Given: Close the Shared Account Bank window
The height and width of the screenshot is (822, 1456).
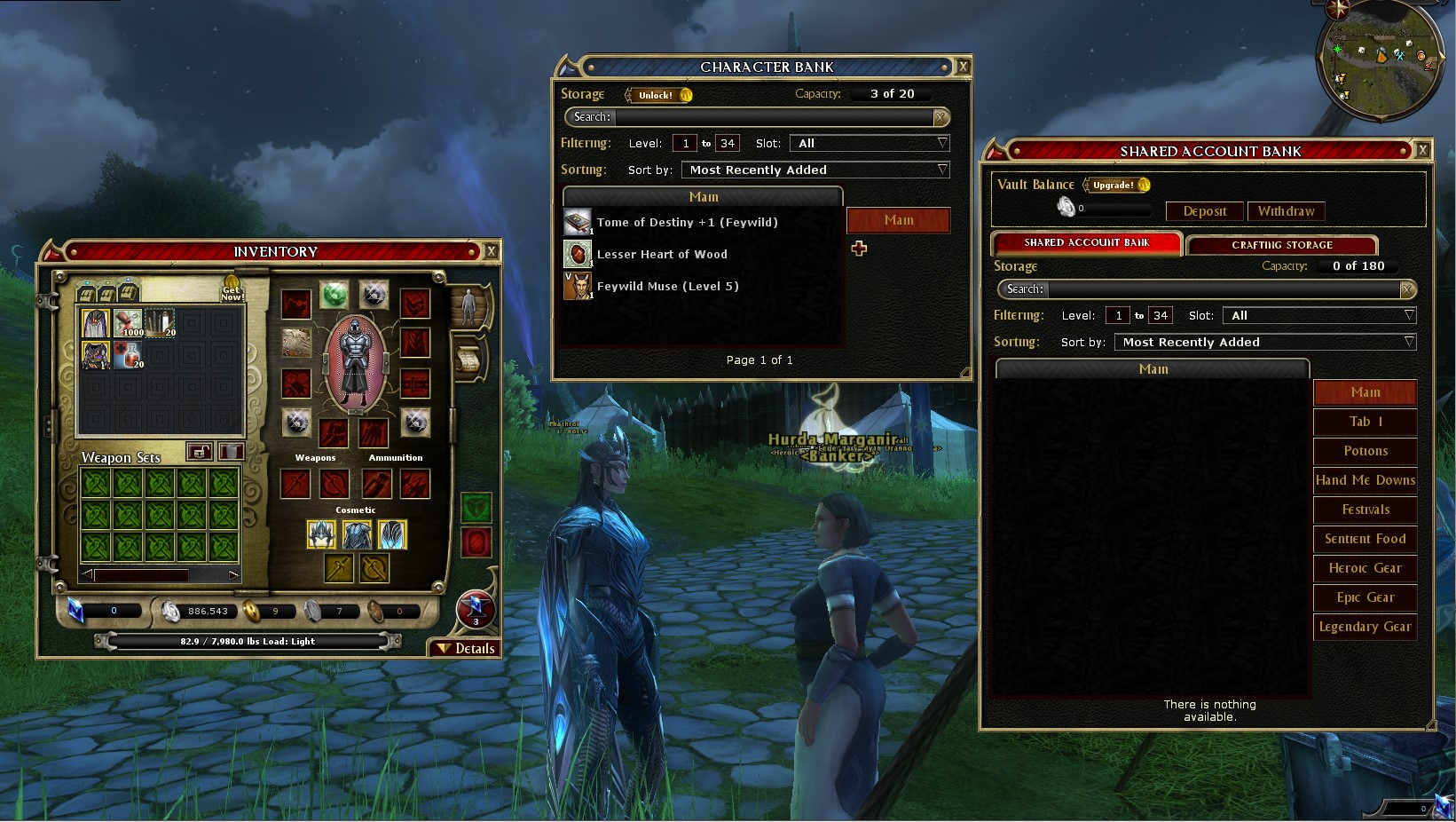Looking at the screenshot, I should pos(1422,151).
